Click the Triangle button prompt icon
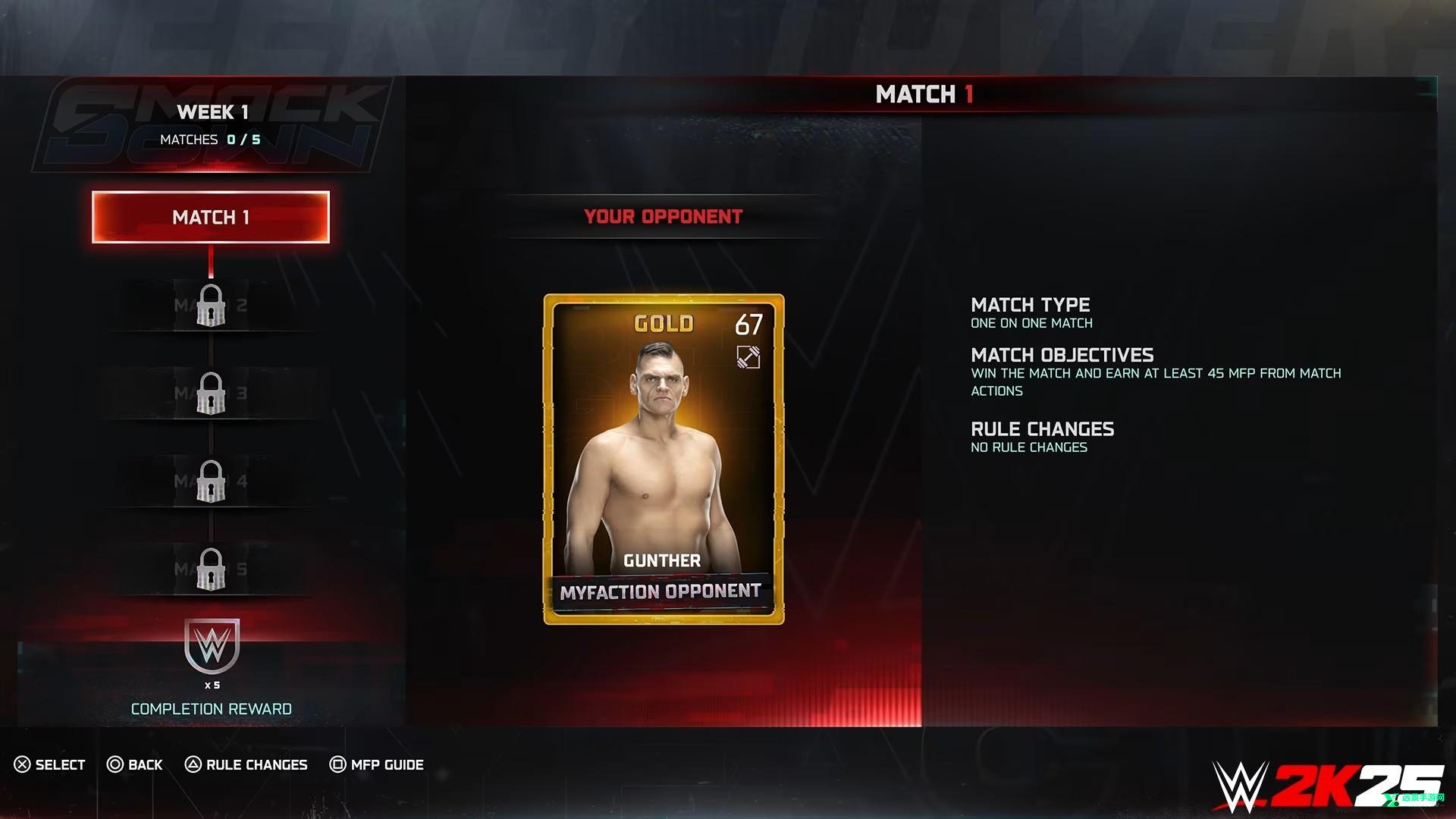Image resolution: width=1456 pixels, height=819 pixels. [x=193, y=764]
